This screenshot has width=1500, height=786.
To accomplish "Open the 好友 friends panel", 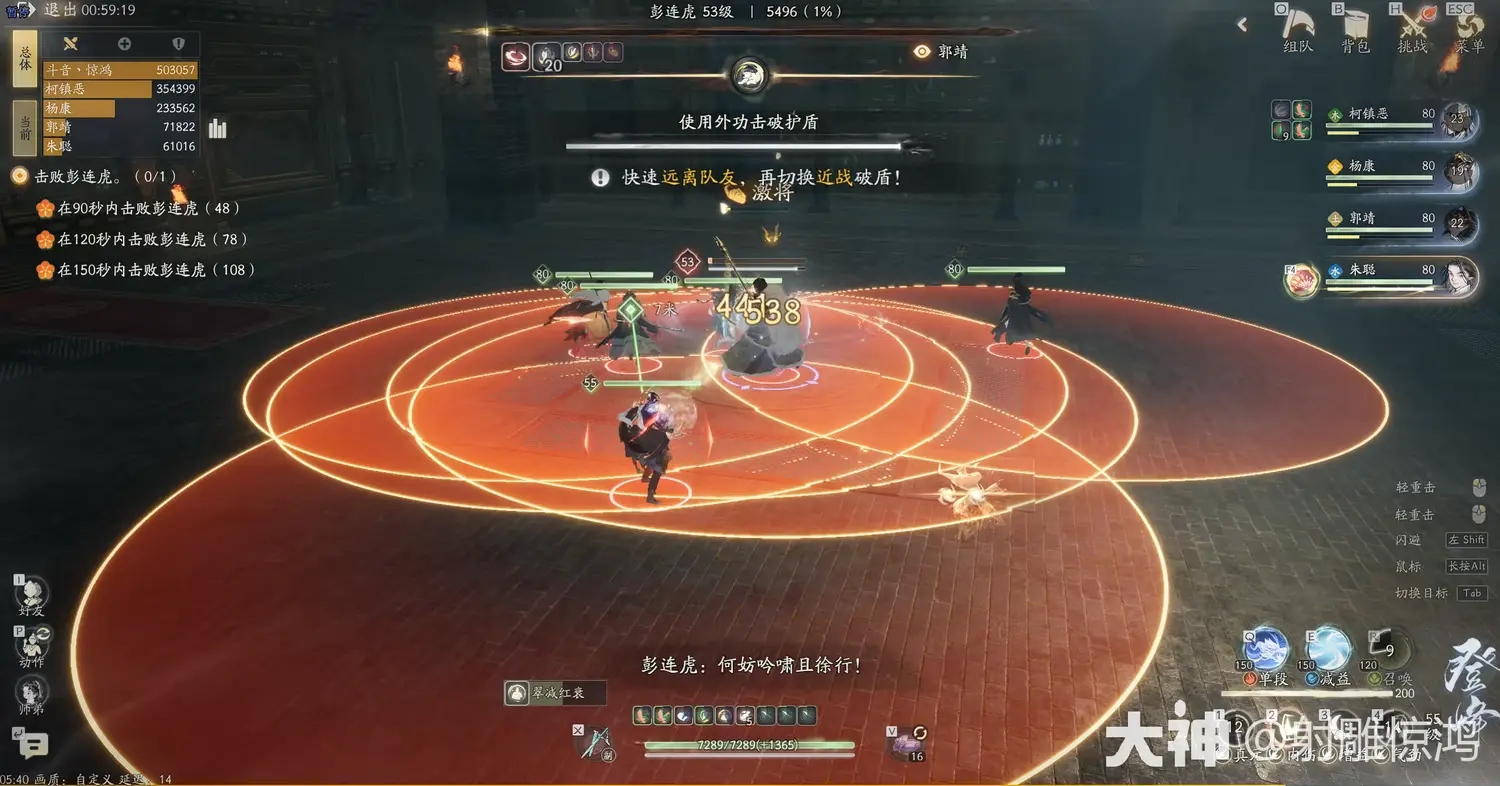I will coord(32,594).
